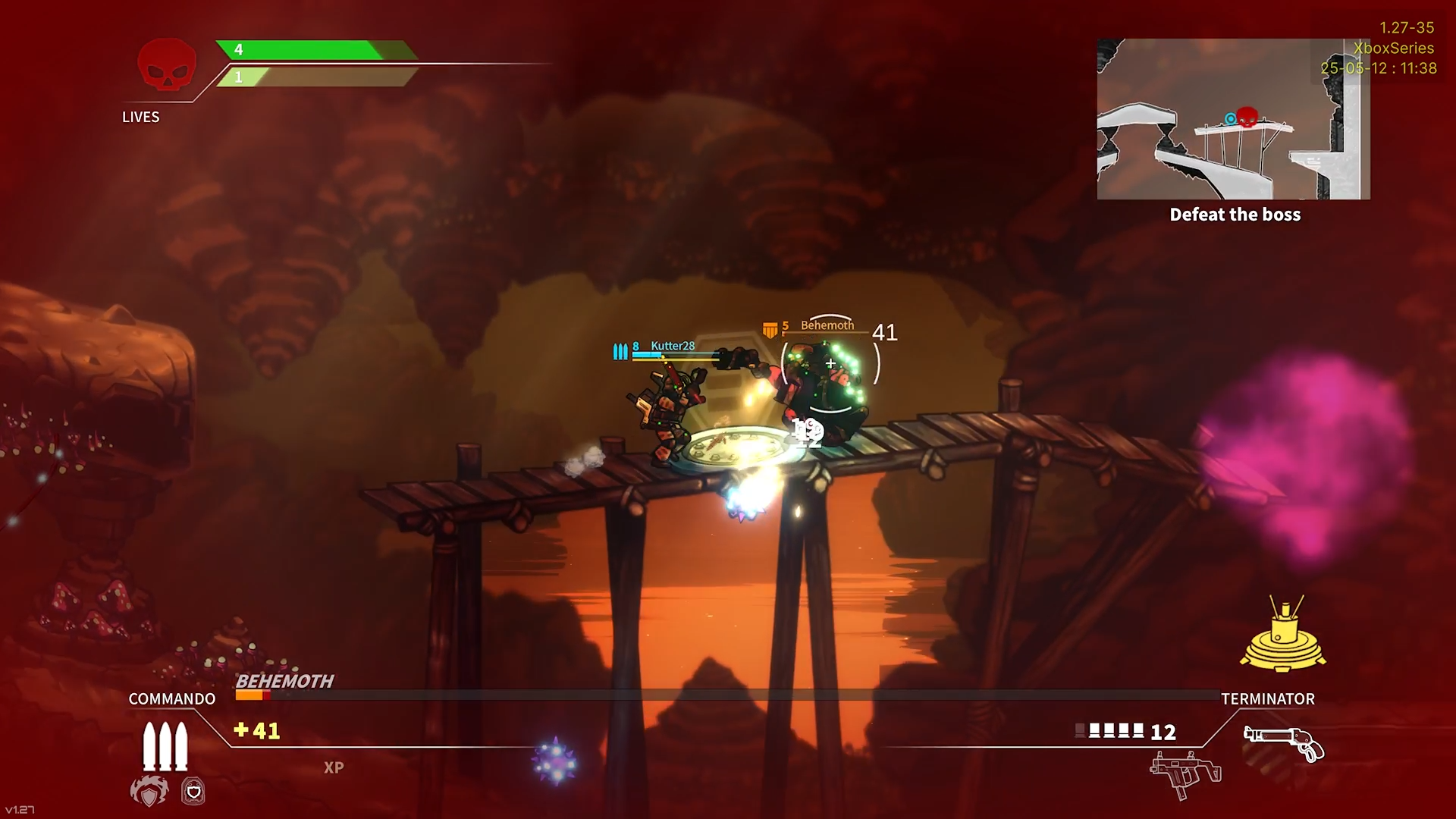
Task: Switch to the submachine gun weapon
Action: (x=1185, y=773)
